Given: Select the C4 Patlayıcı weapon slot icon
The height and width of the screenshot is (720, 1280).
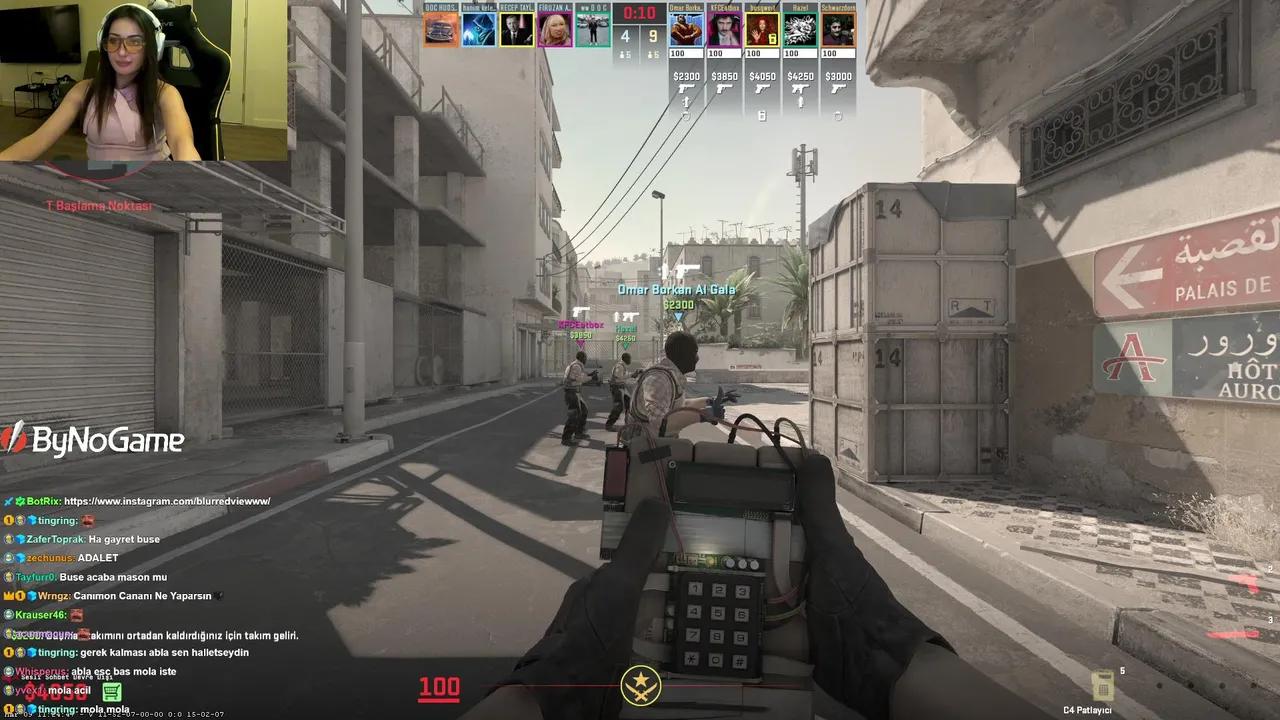Looking at the screenshot, I should pyautogui.click(x=1104, y=685).
